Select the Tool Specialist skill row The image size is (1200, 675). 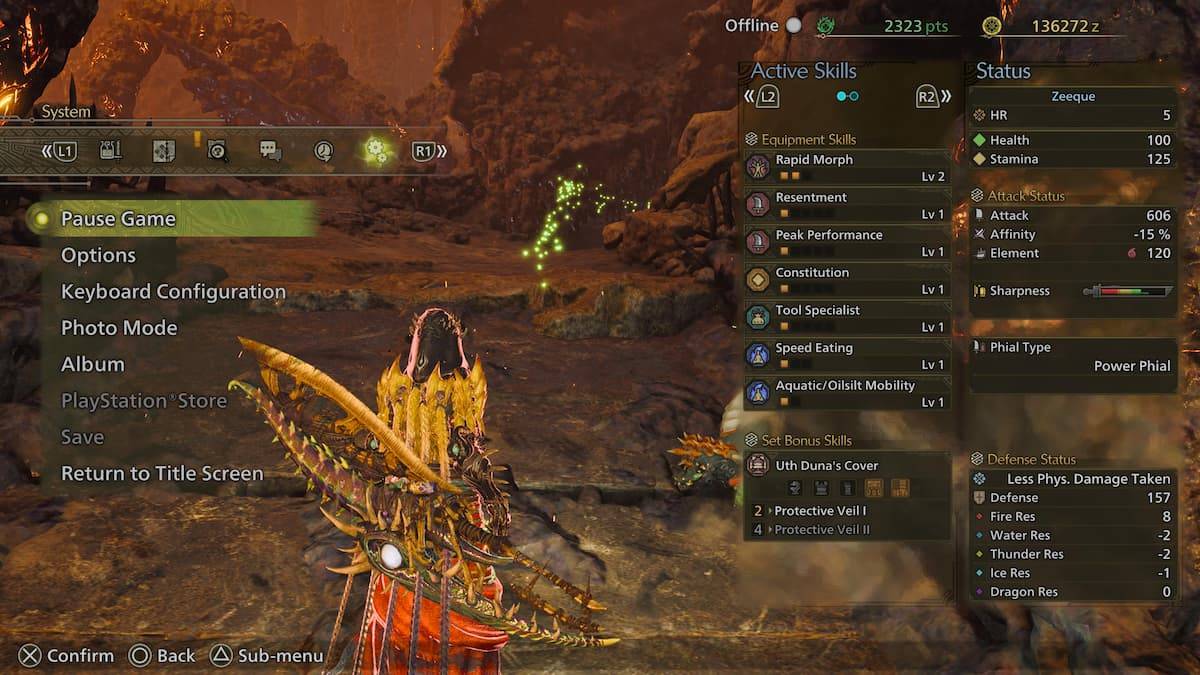(846, 317)
